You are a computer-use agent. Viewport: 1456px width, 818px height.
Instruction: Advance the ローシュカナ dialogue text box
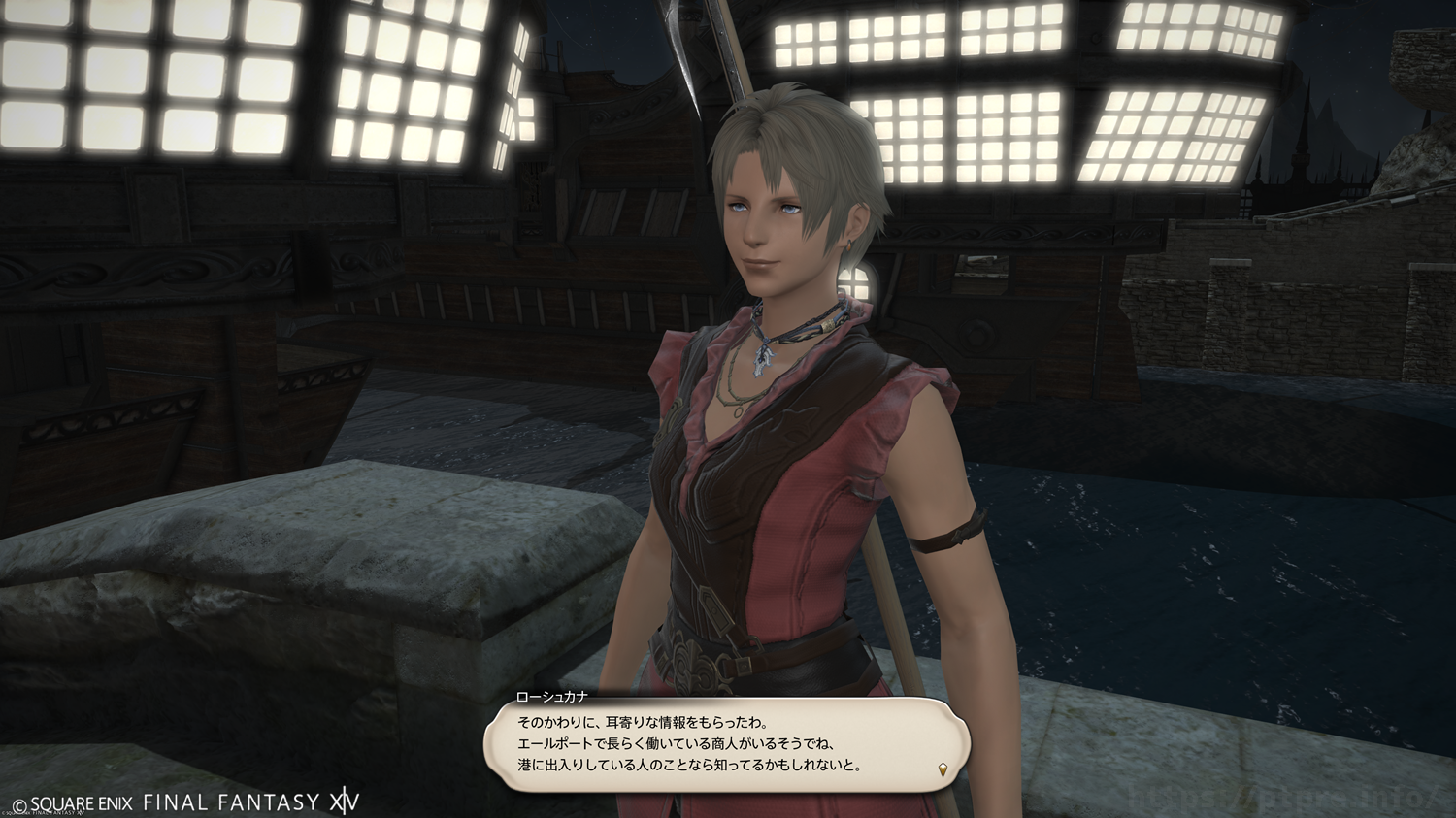tap(726, 744)
